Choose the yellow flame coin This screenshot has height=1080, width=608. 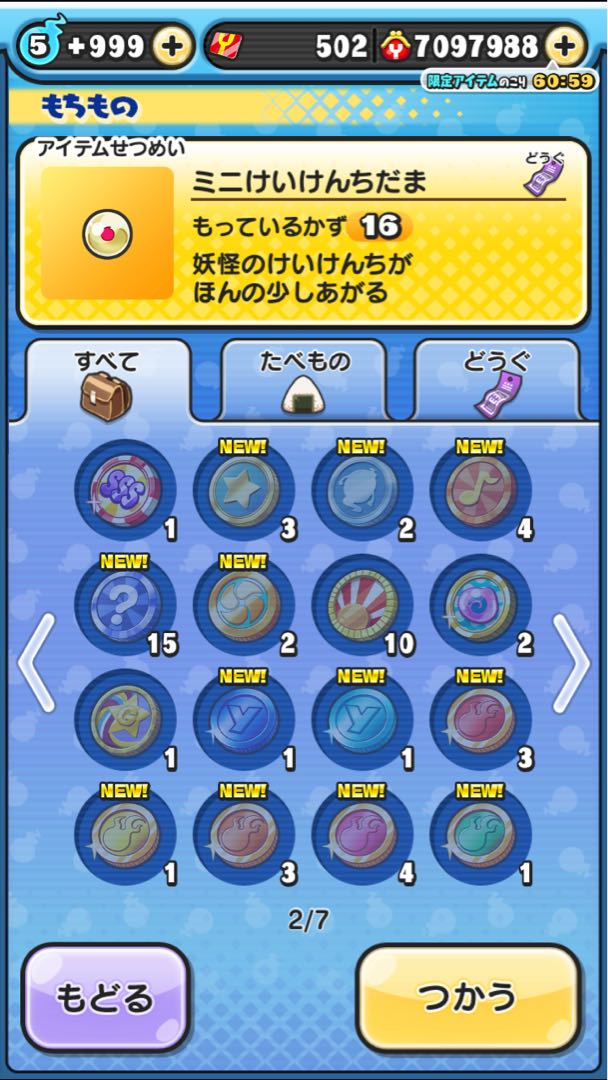pos(124,834)
